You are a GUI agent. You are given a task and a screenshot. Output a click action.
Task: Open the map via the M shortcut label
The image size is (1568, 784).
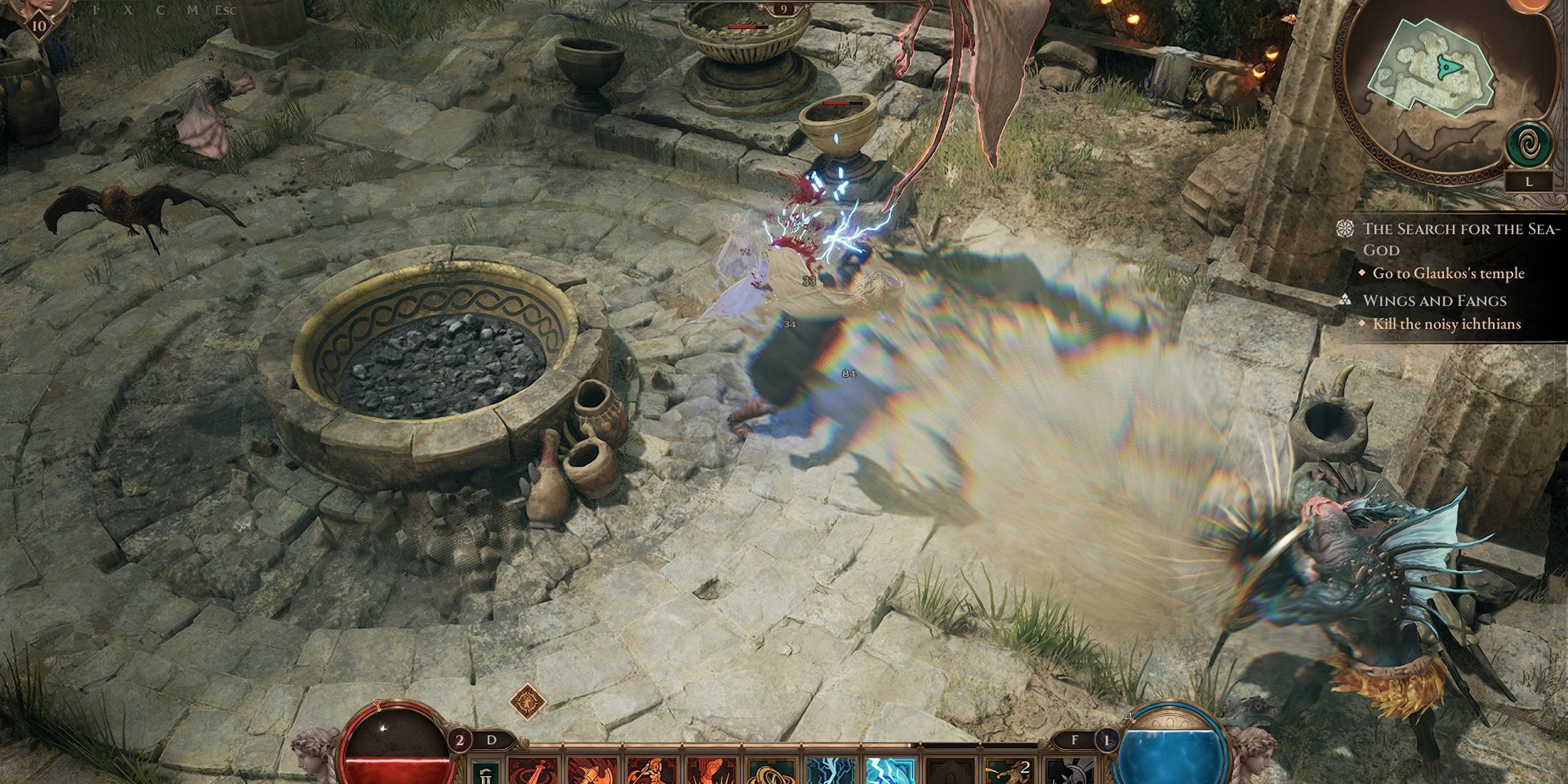point(194,10)
